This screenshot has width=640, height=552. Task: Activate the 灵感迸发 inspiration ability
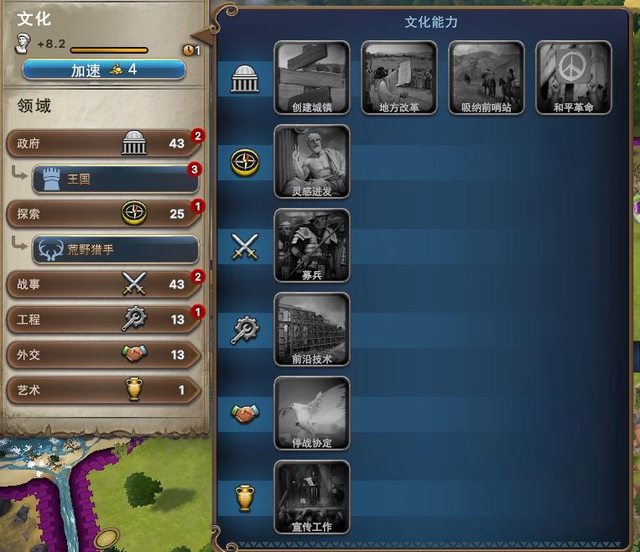[x=311, y=162]
